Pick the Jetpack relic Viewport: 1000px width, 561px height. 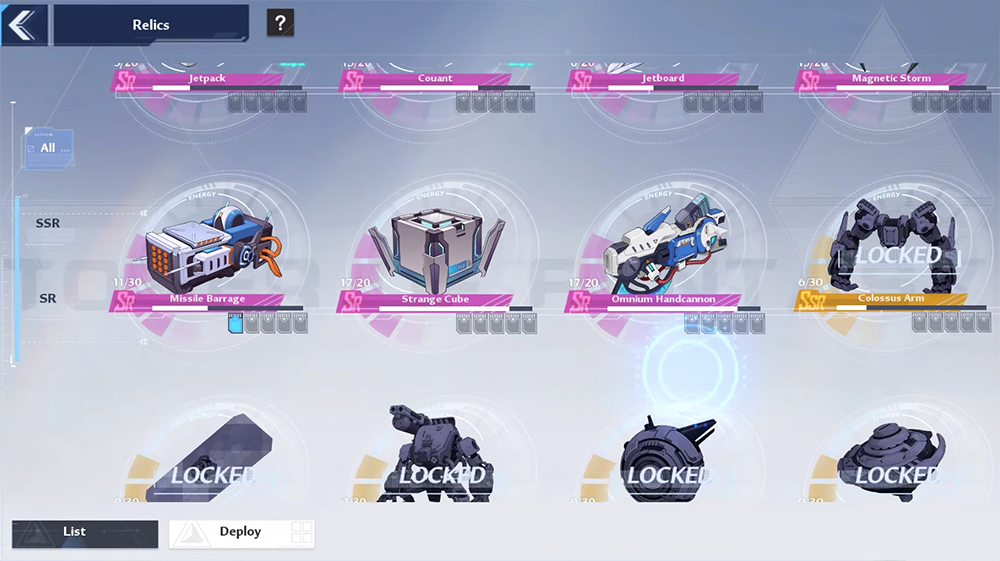pos(208,78)
